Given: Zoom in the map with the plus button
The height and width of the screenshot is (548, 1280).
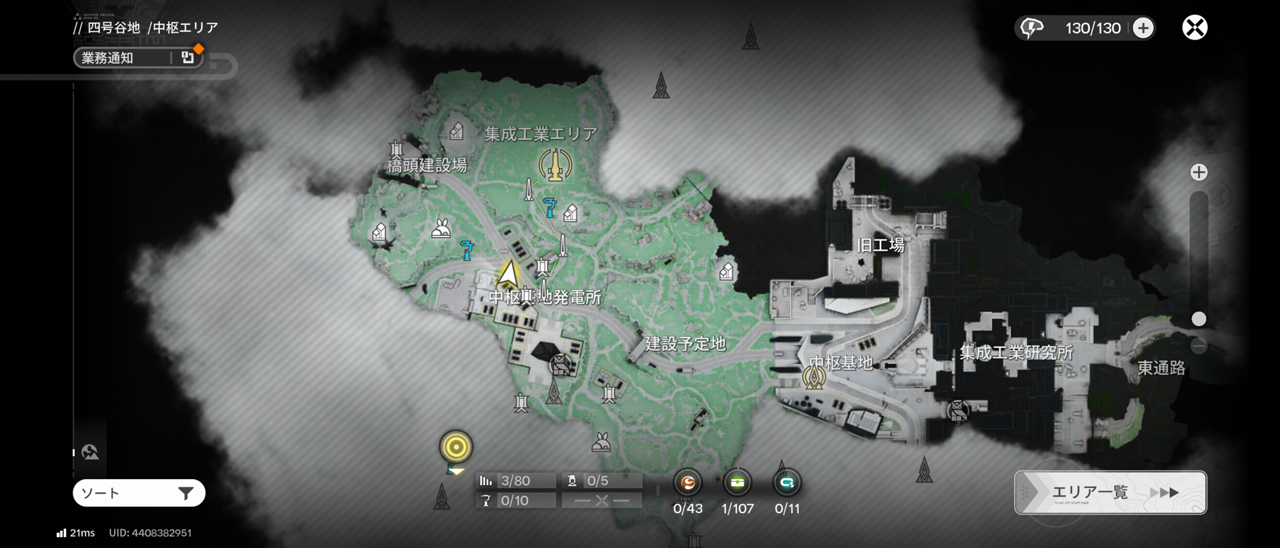Looking at the screenshot, I should pyautogui.click(x=1198, y=173).
